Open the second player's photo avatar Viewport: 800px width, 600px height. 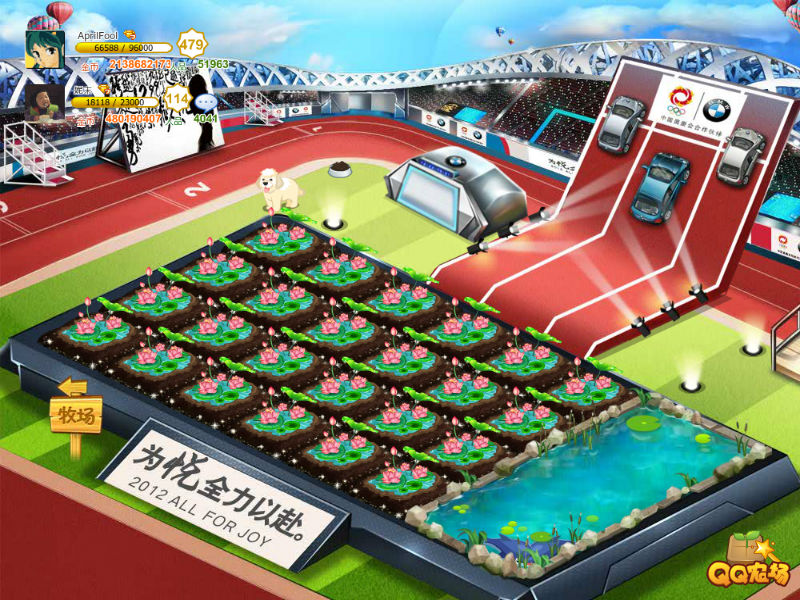click(44, 102)
